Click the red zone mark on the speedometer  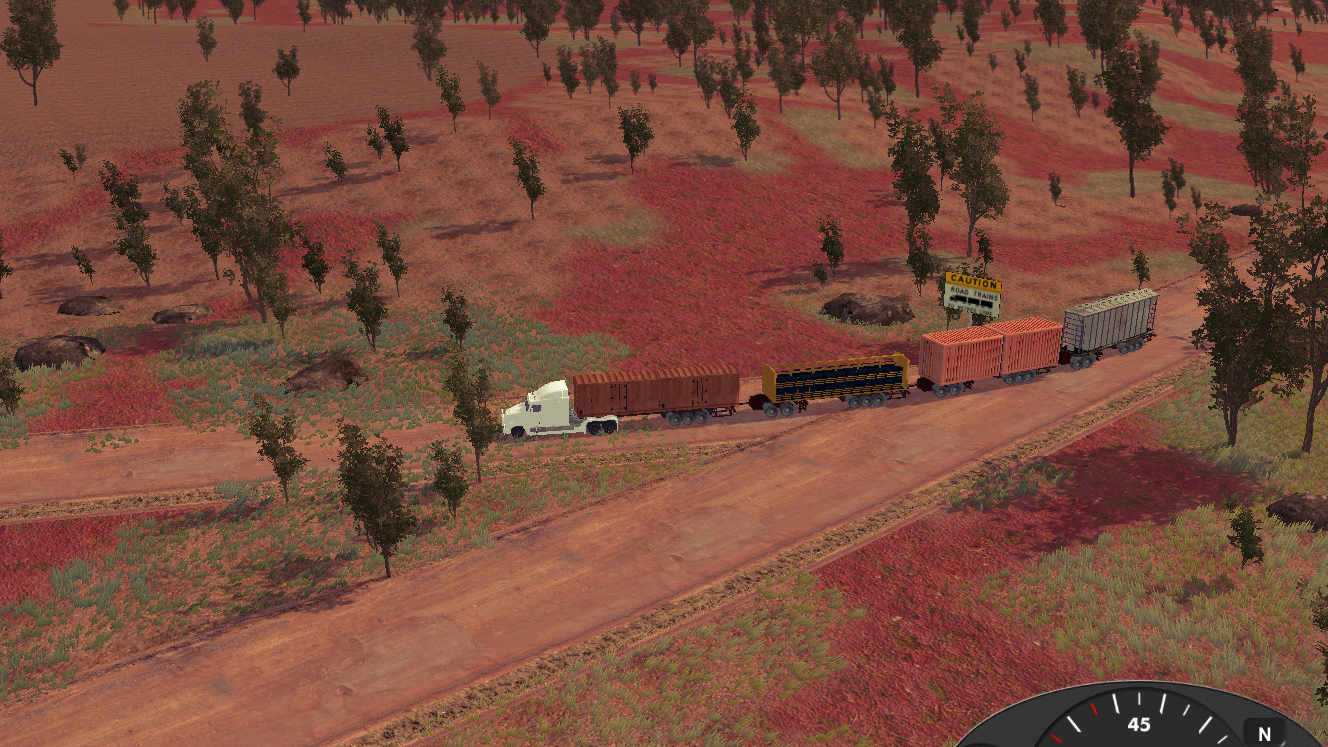pyautogui.click(x=1095, y=710)
